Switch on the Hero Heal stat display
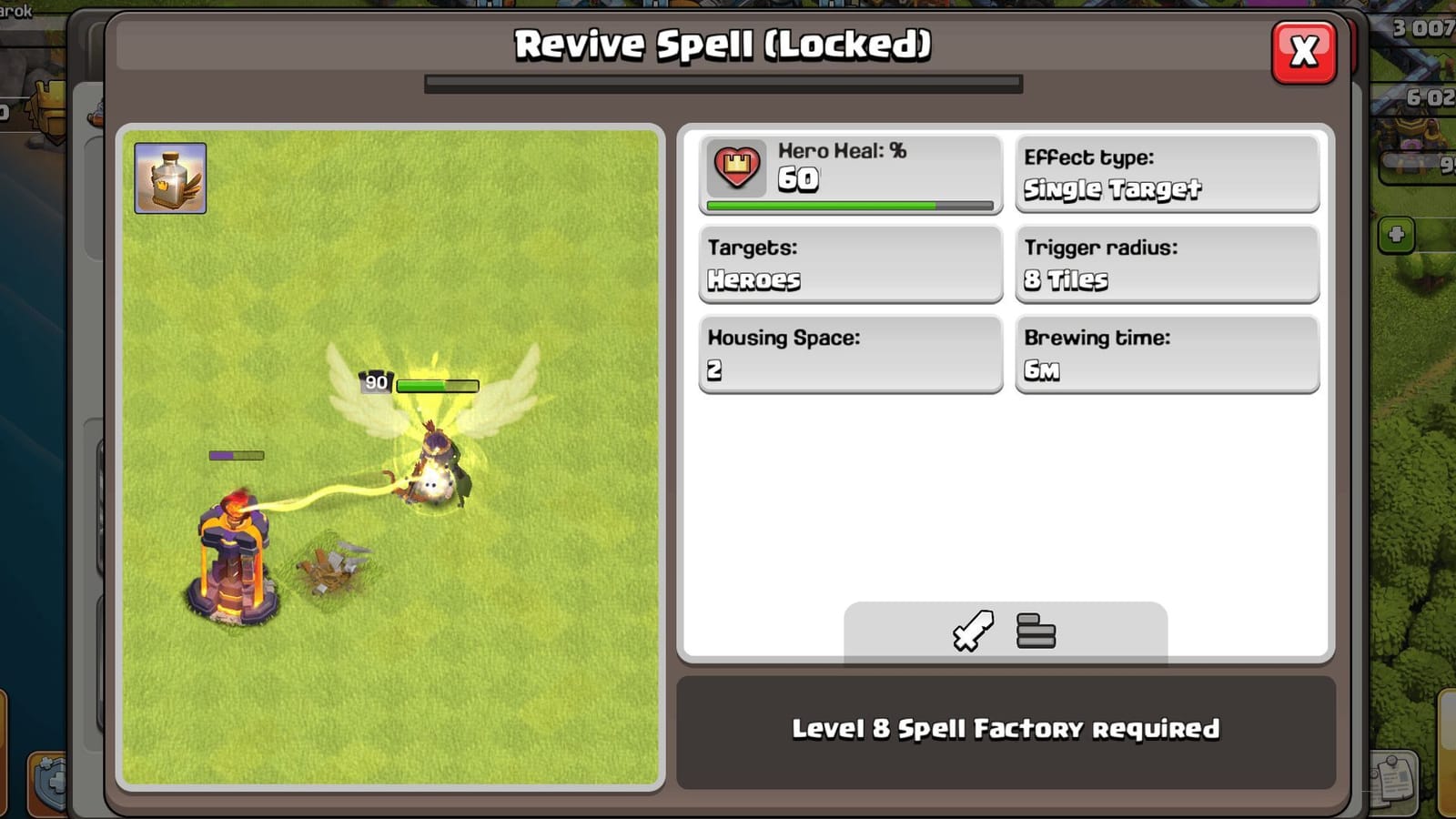 tap(851, 175)
